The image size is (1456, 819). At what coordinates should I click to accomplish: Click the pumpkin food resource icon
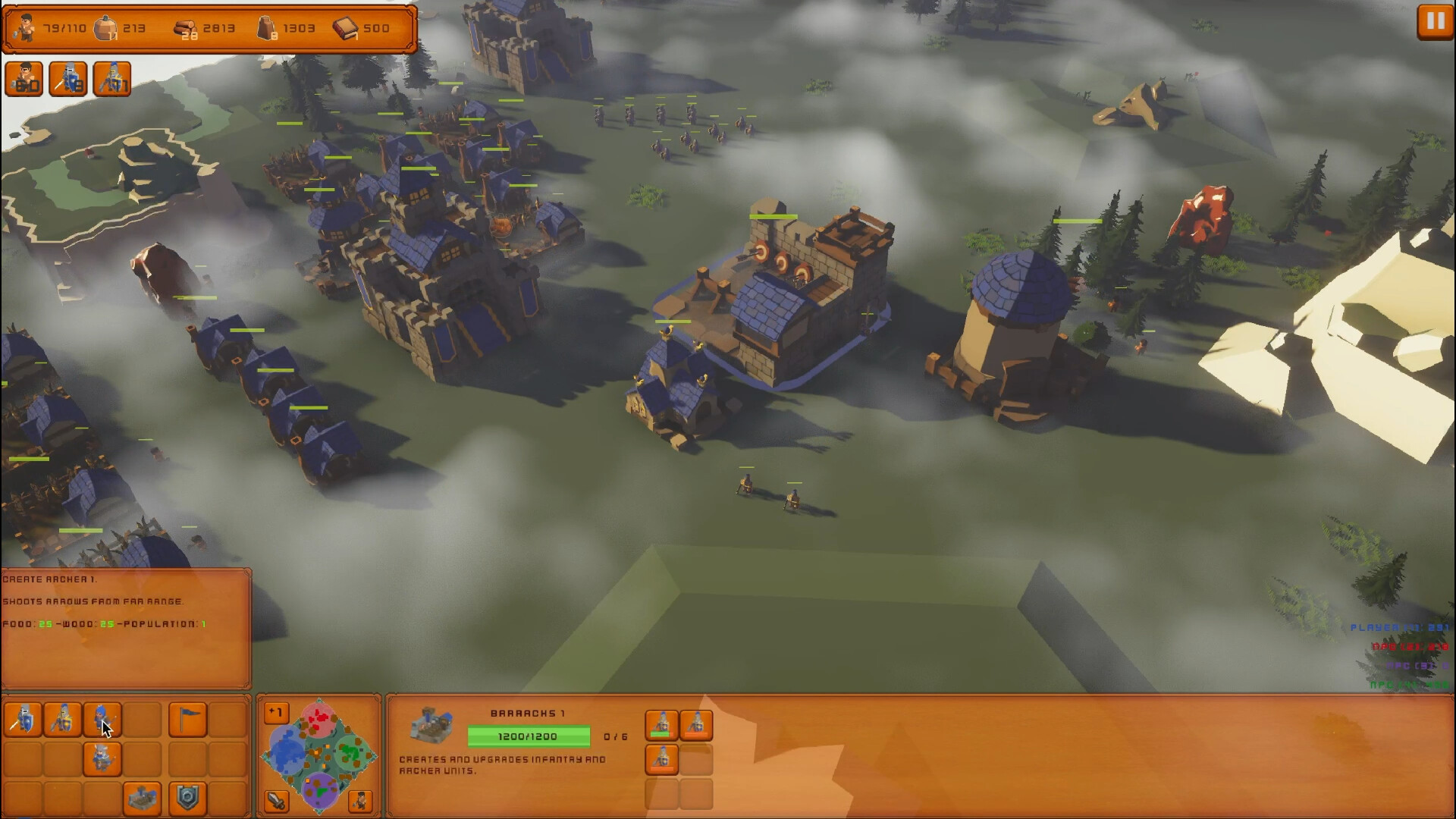pyautogui.click(x=106, y=27)
